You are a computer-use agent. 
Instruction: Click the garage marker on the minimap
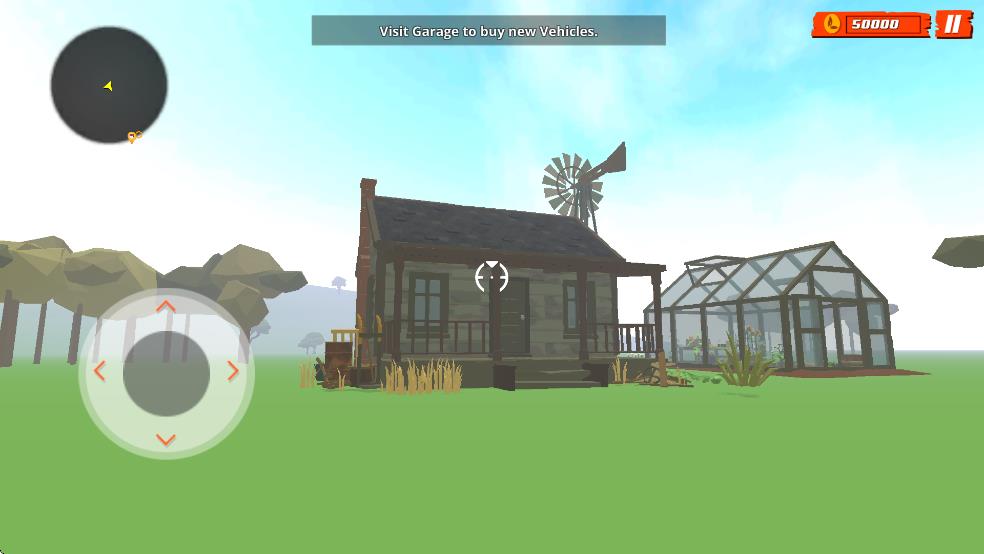pos(134,137)
